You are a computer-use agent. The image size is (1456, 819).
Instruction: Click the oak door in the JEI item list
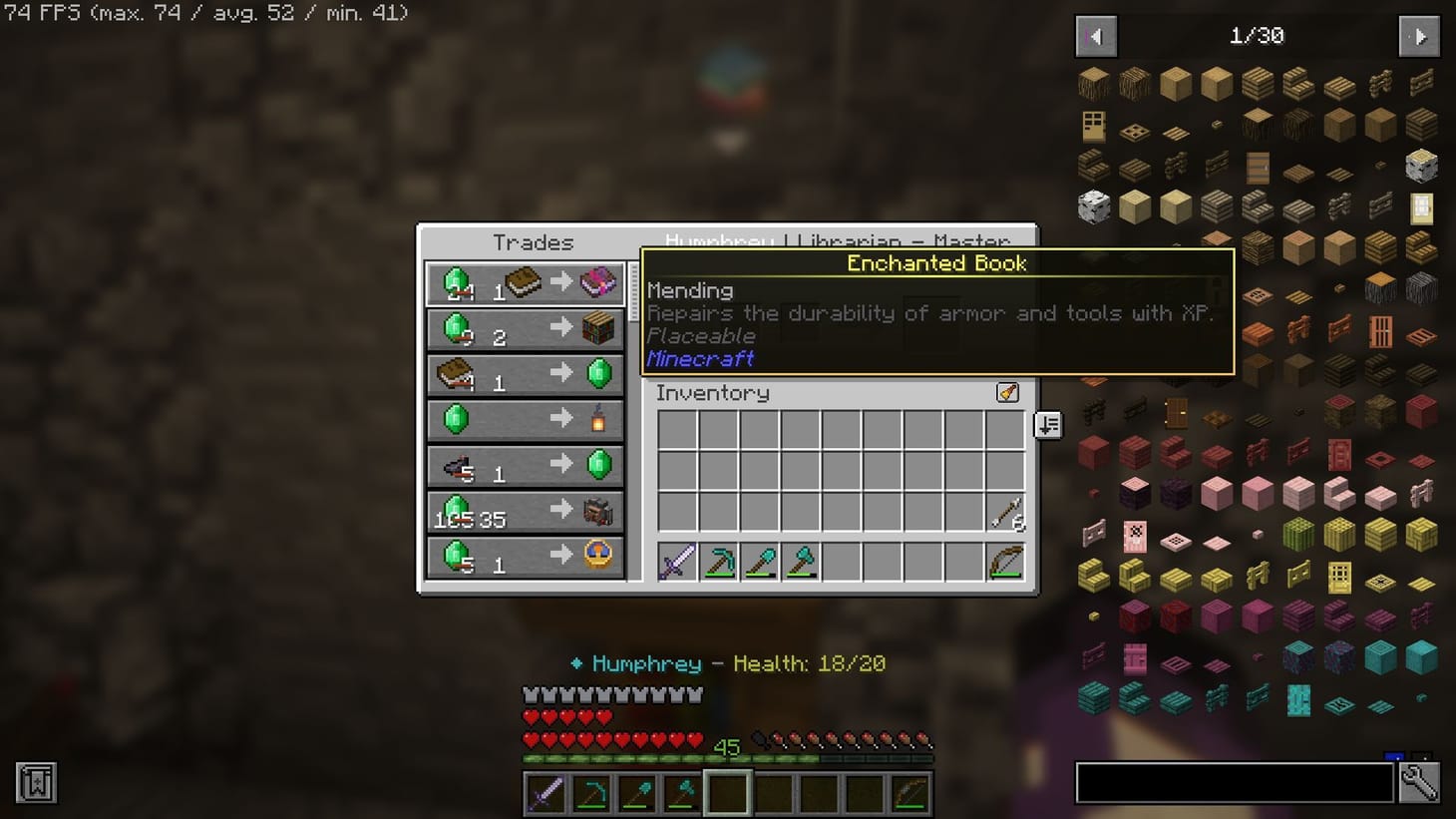point(1093,125)
